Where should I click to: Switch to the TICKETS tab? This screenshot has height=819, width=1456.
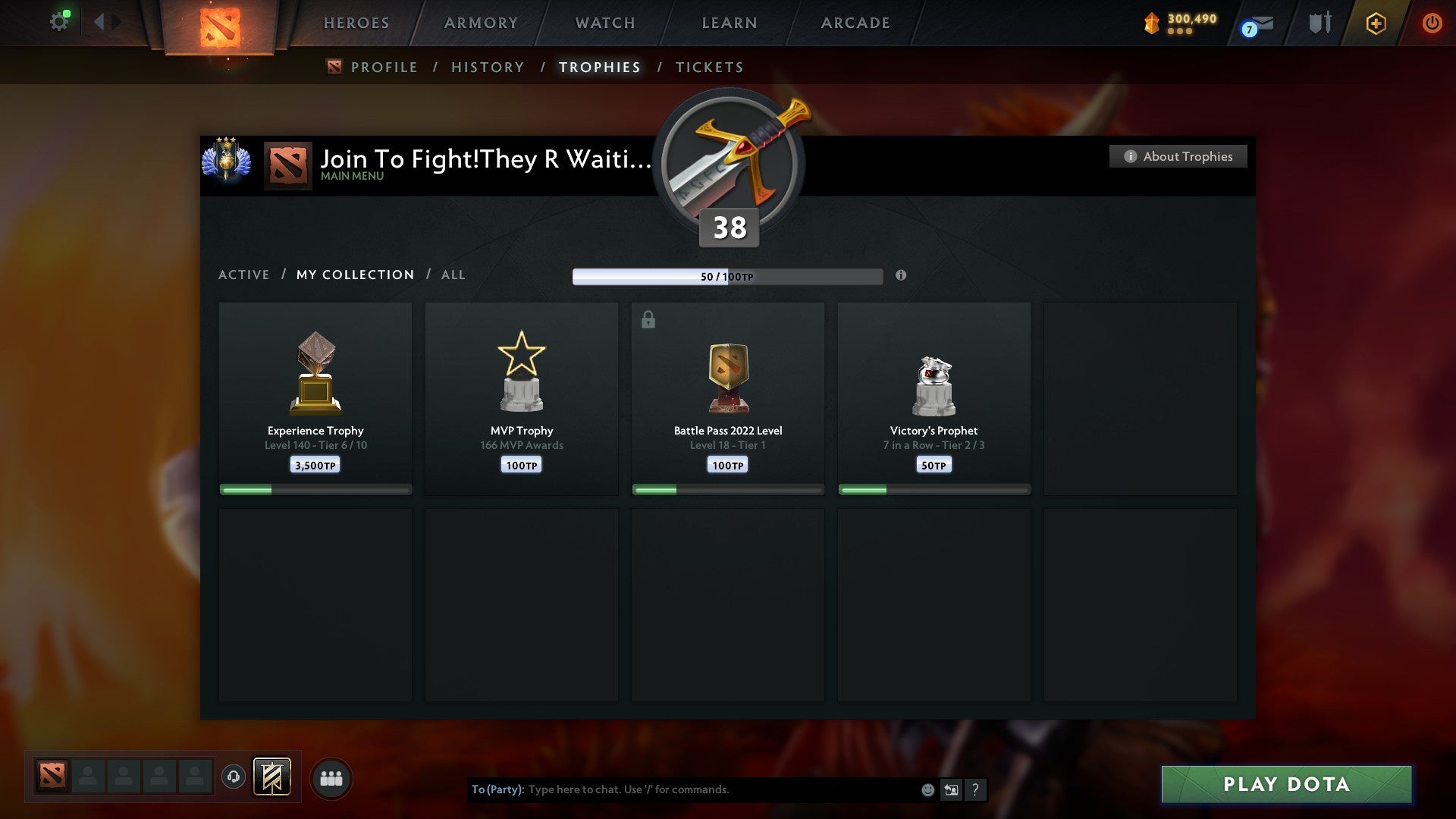tap(709, 67)
